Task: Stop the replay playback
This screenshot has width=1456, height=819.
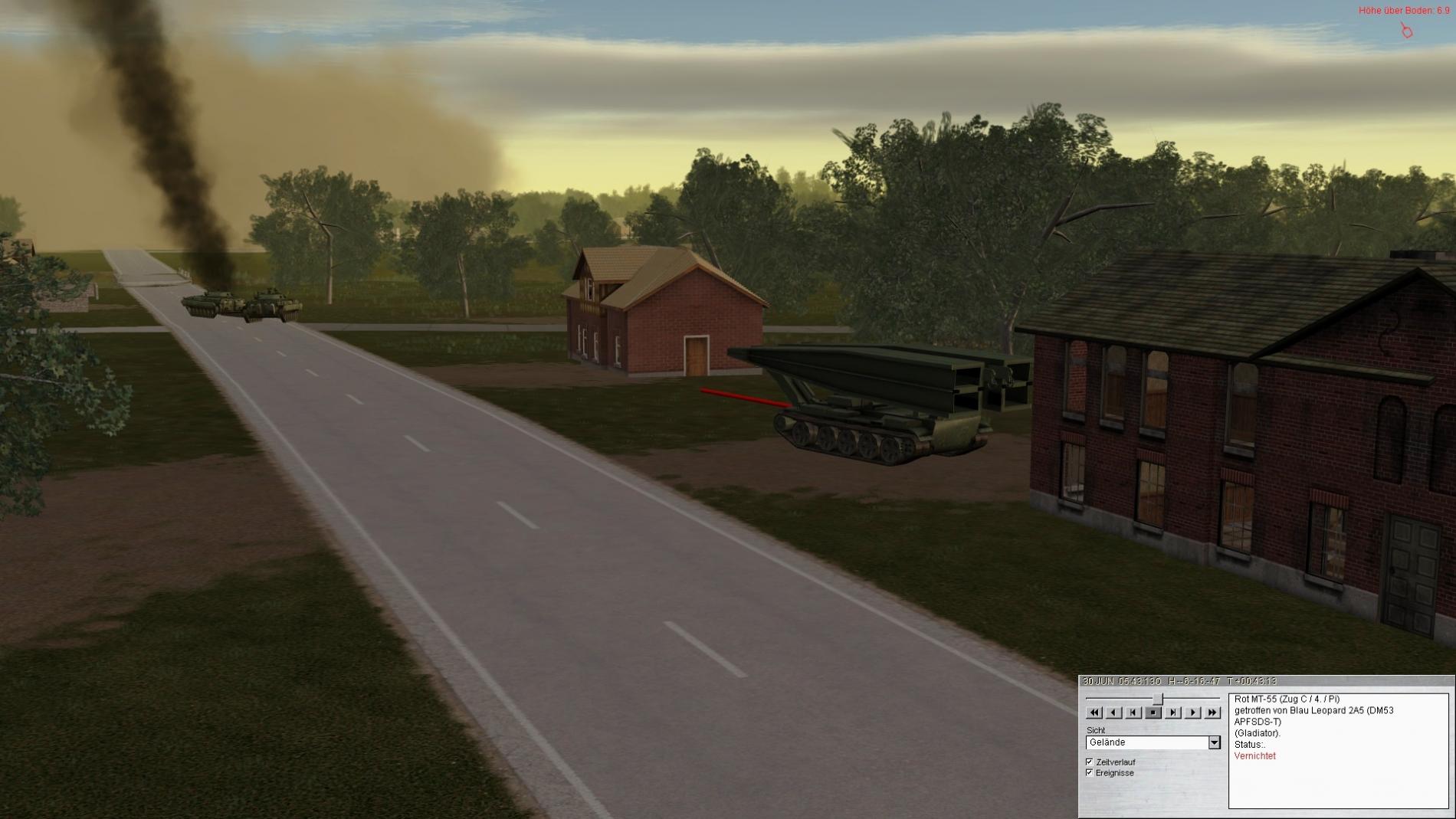Action: pos(1153,713)
